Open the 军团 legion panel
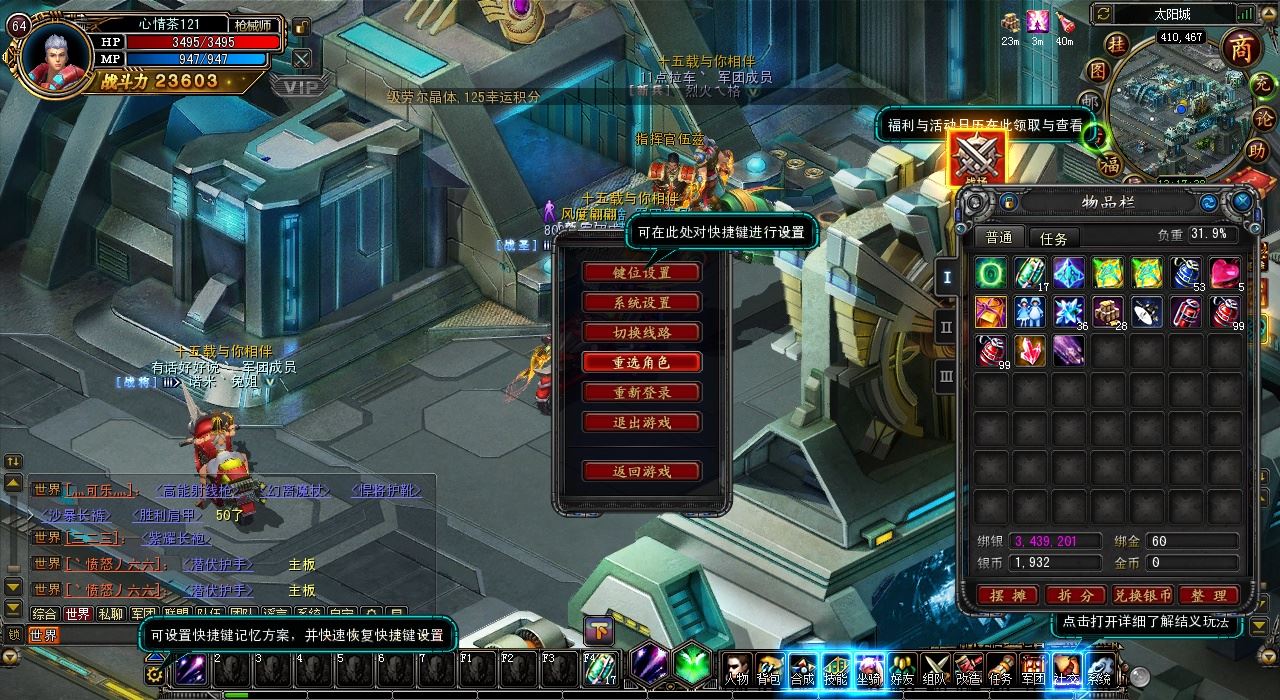Screen dimensions: 1280x700 coord(1033,668)
